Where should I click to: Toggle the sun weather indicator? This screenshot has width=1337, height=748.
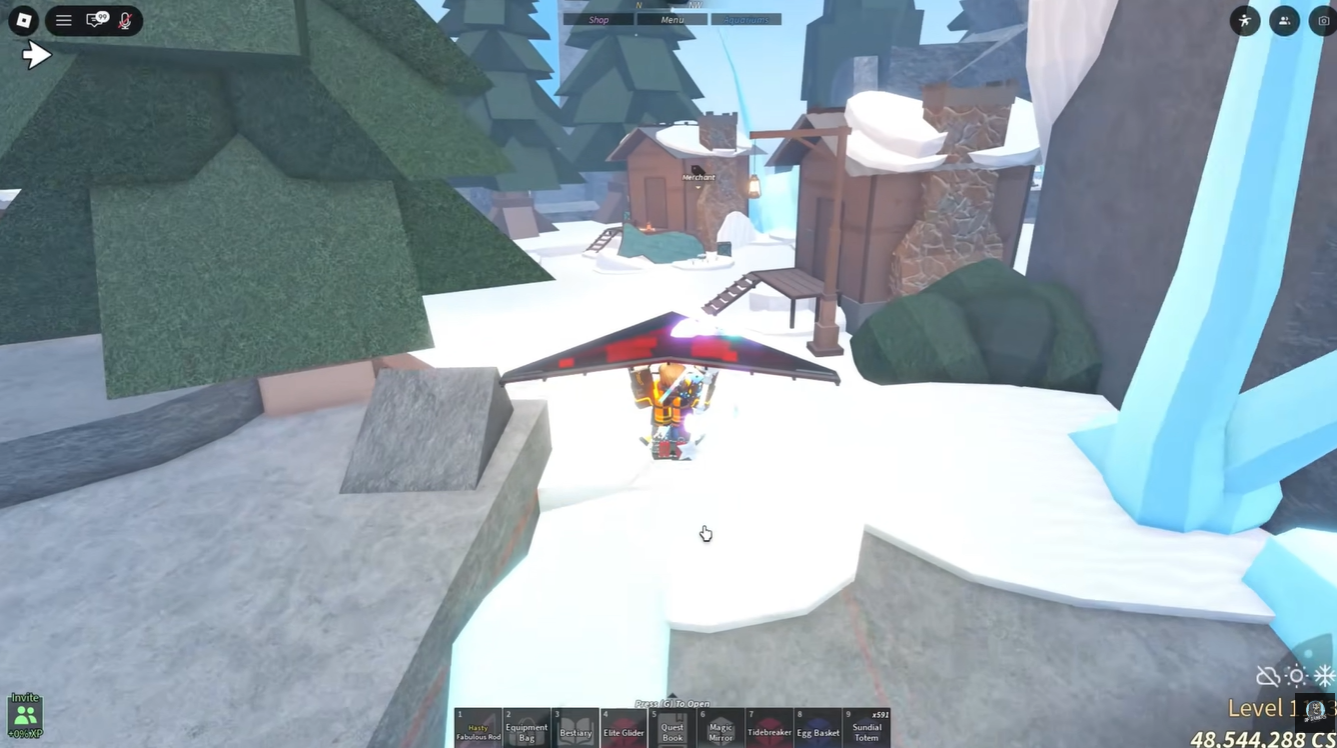point(1296,676)
